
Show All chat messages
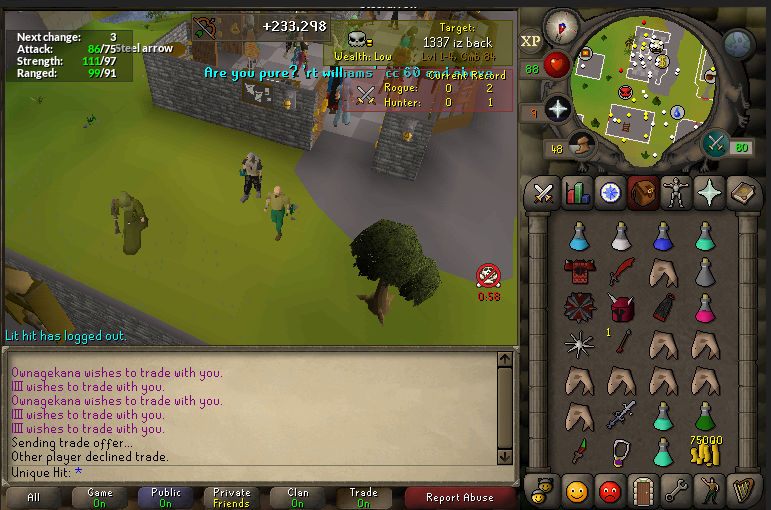point(34,497)
